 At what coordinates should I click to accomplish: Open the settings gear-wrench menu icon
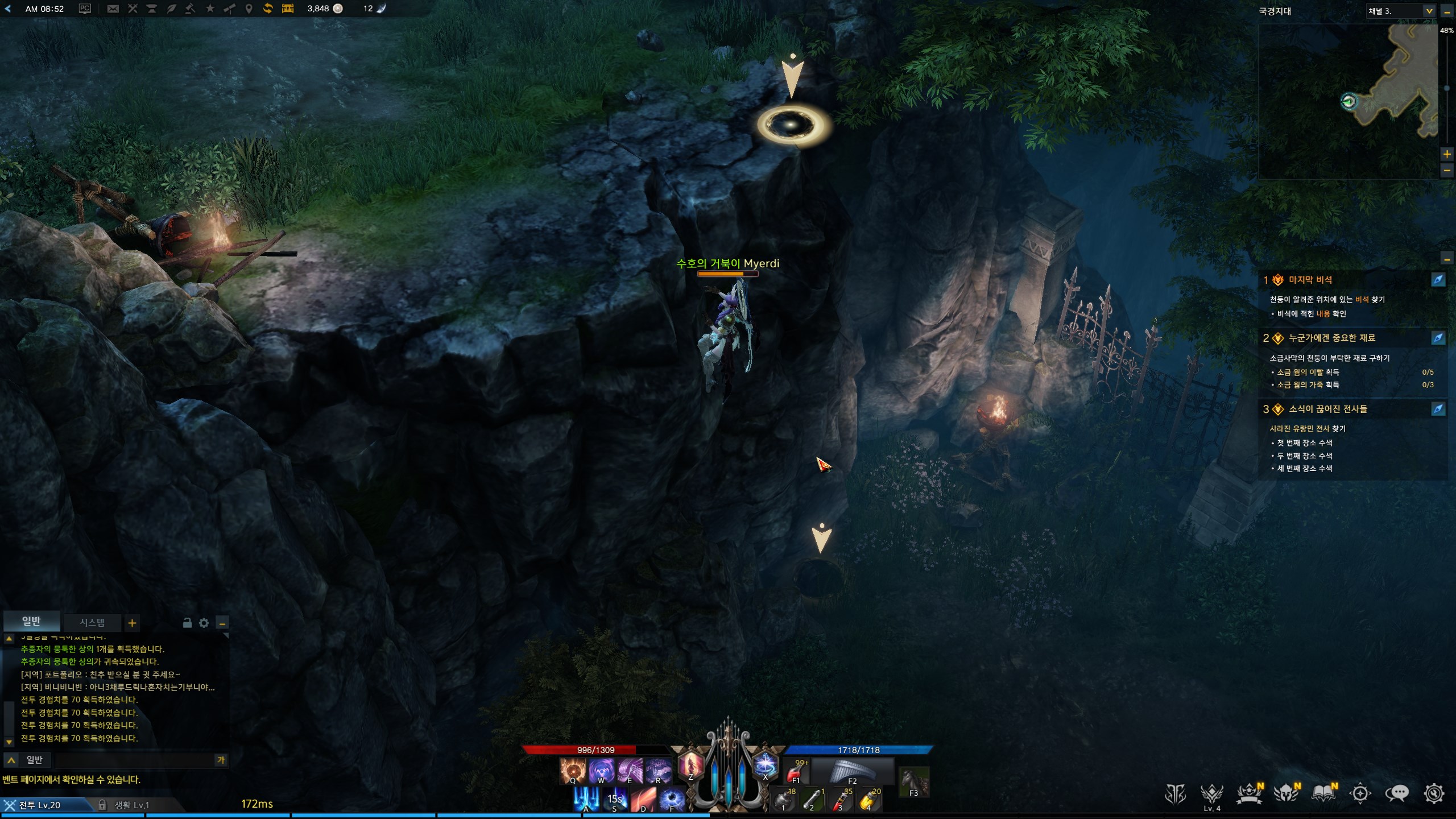(1434, 793)
